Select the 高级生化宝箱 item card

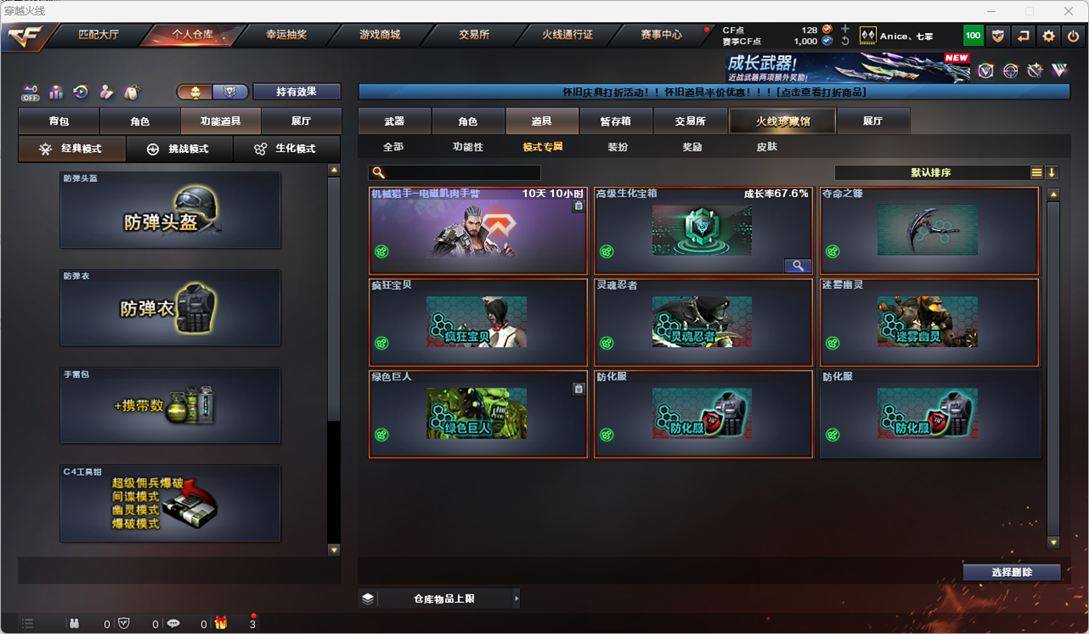(702, 230)
